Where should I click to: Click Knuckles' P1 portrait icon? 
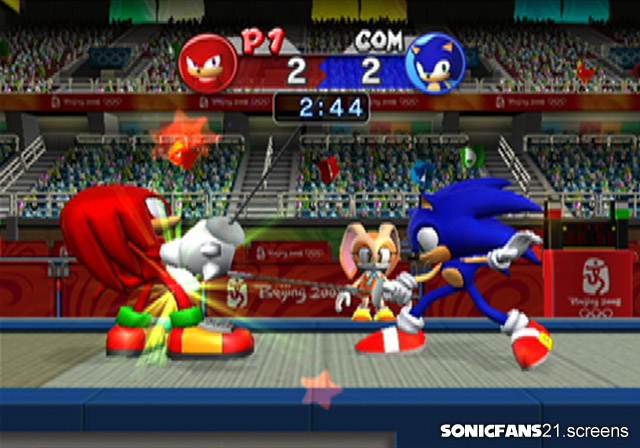pyautogui.click(x=208, y=63)
